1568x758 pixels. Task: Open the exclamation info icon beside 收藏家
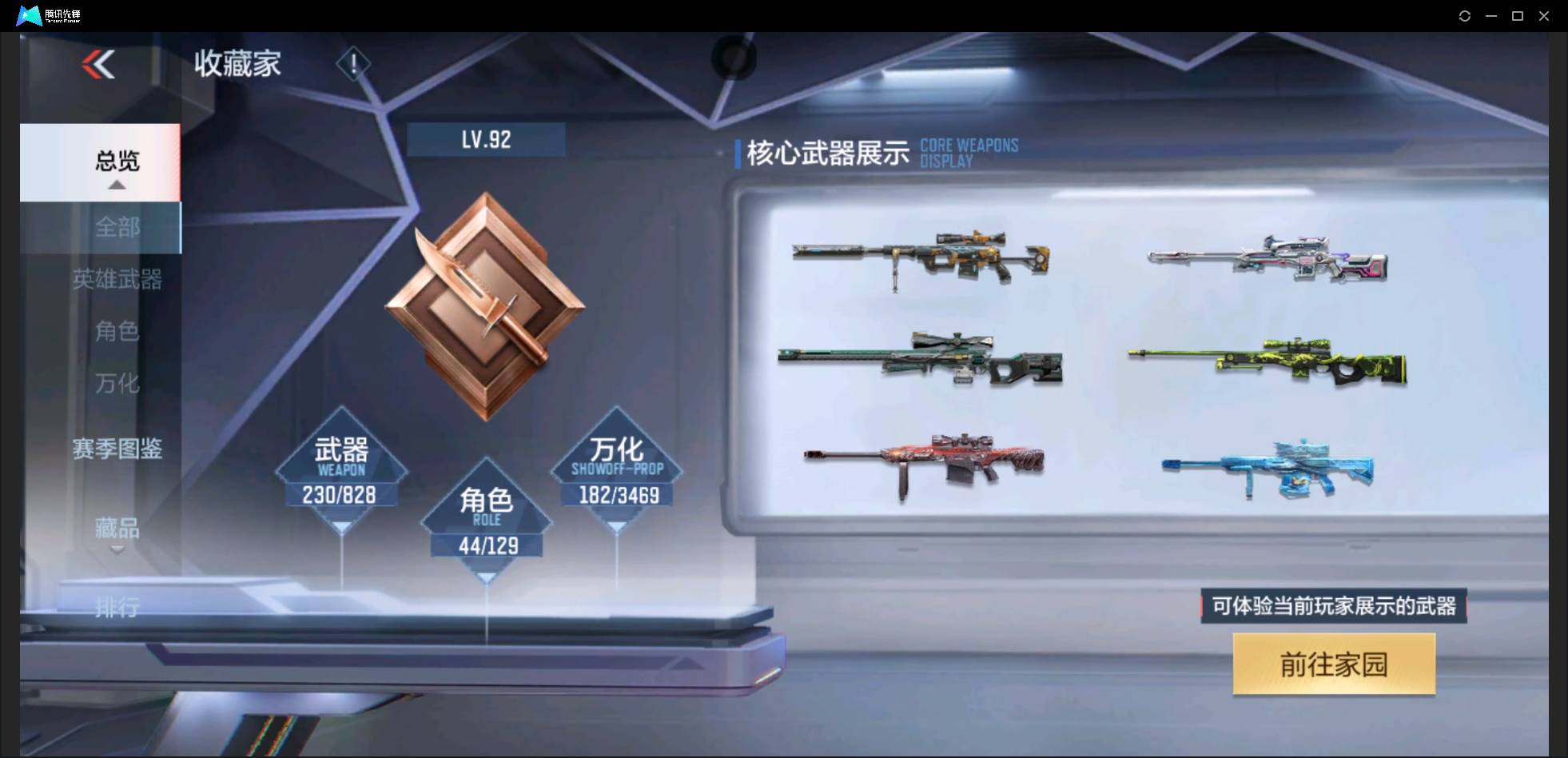pyautogui.click(x=353, y=64)
